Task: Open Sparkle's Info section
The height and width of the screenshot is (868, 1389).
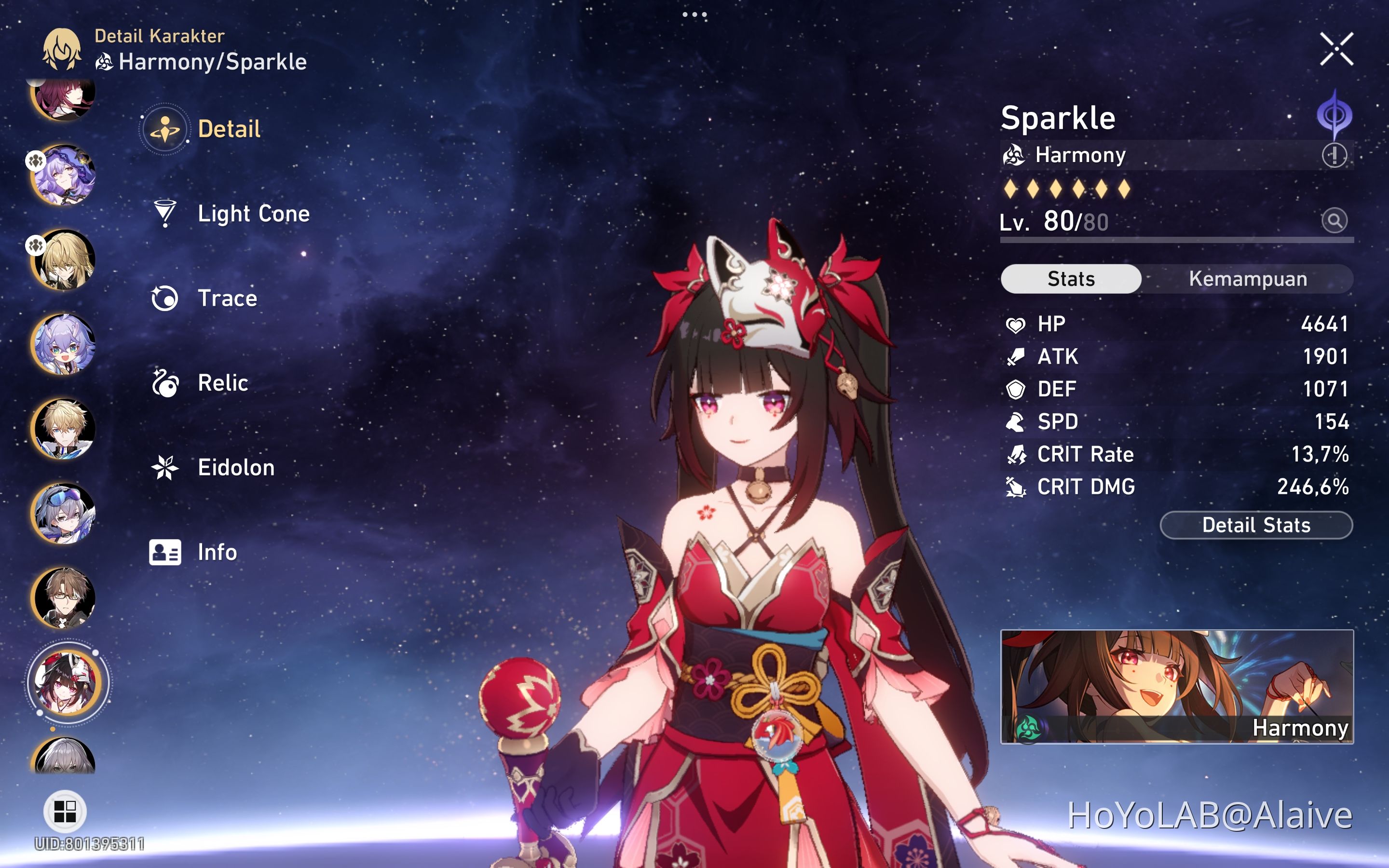Action: tap(217, 552)
